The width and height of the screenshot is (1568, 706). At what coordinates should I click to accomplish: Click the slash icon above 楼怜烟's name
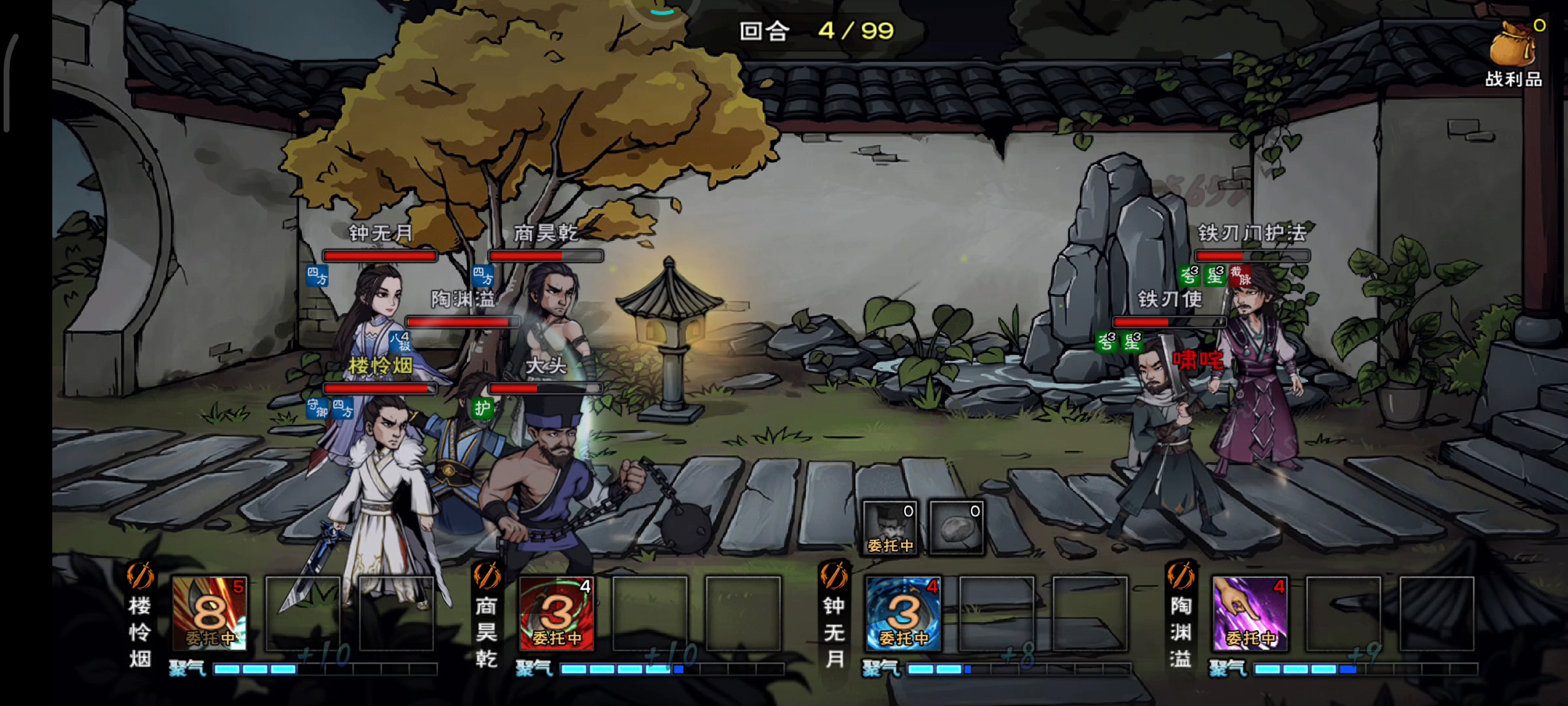[140, 576]
